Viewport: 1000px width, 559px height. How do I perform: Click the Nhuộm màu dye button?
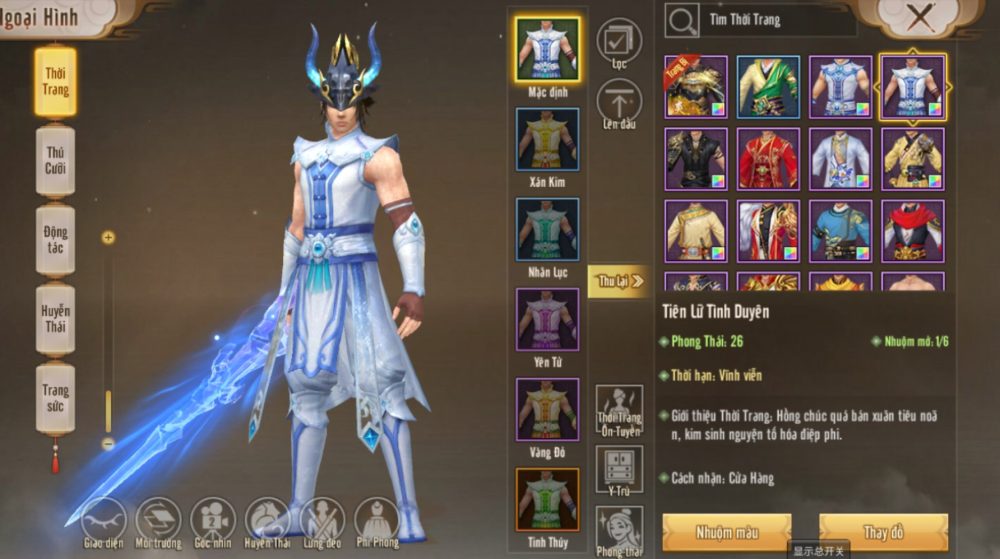(x=727, y=531)
